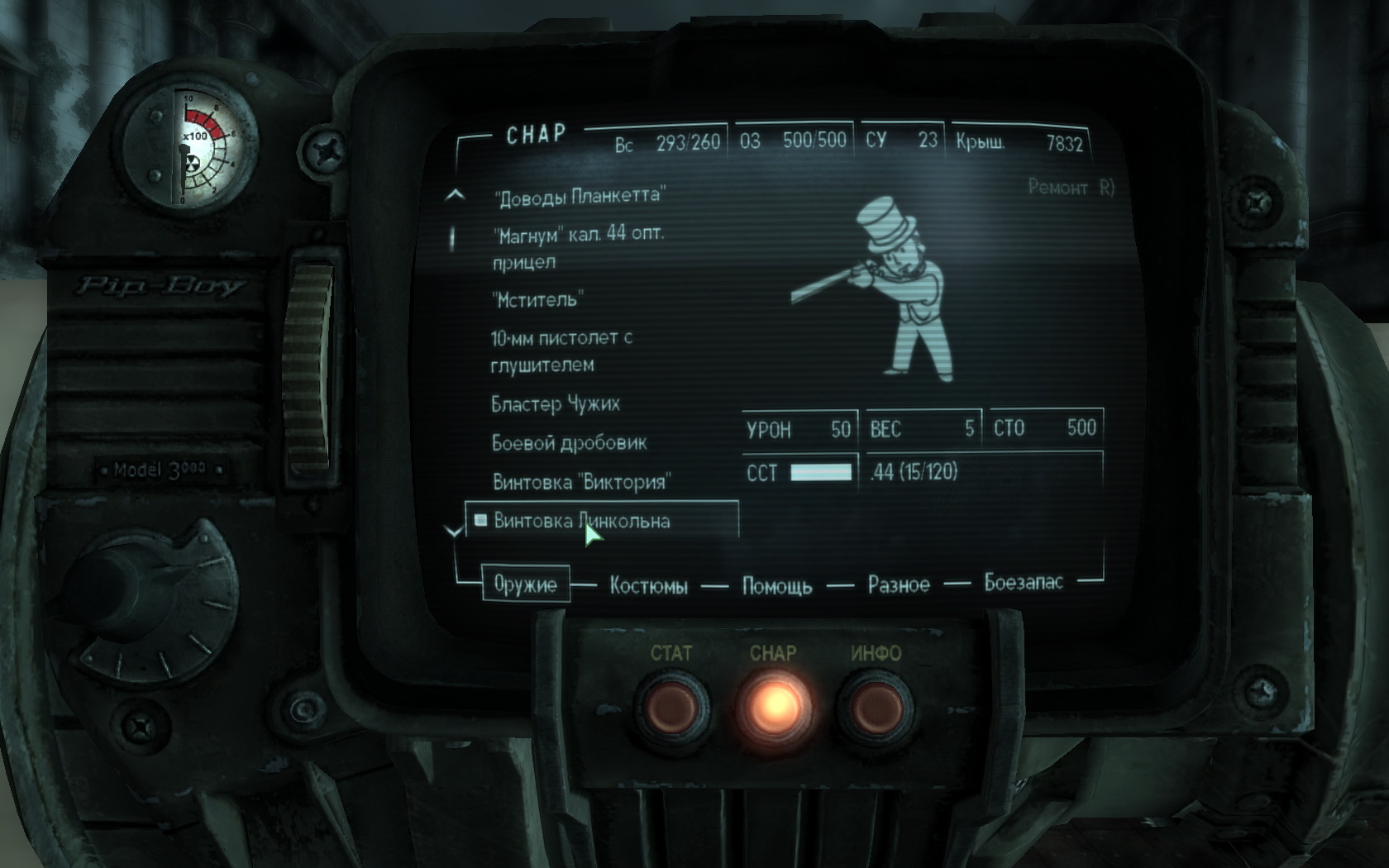Activate the glowing СНАР button
Image resolution: width=1389 pixels, height=868 pixels.
pos(774,704)
